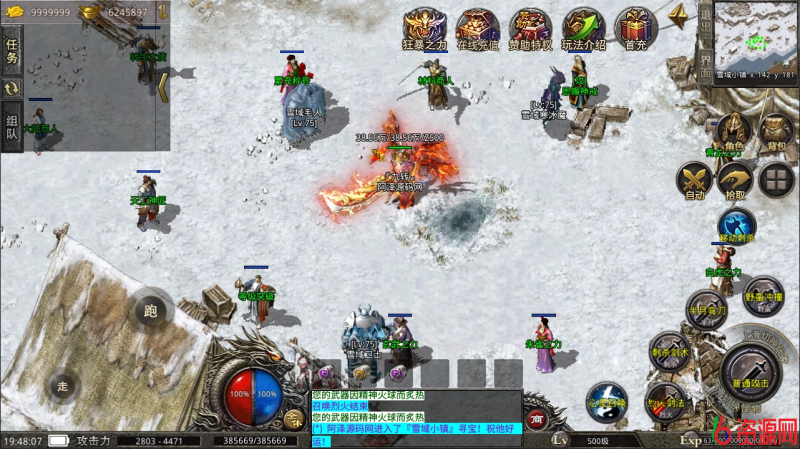
Task: Open the 在线充值 recharge treasure icon
Action: tap(477, 28)
